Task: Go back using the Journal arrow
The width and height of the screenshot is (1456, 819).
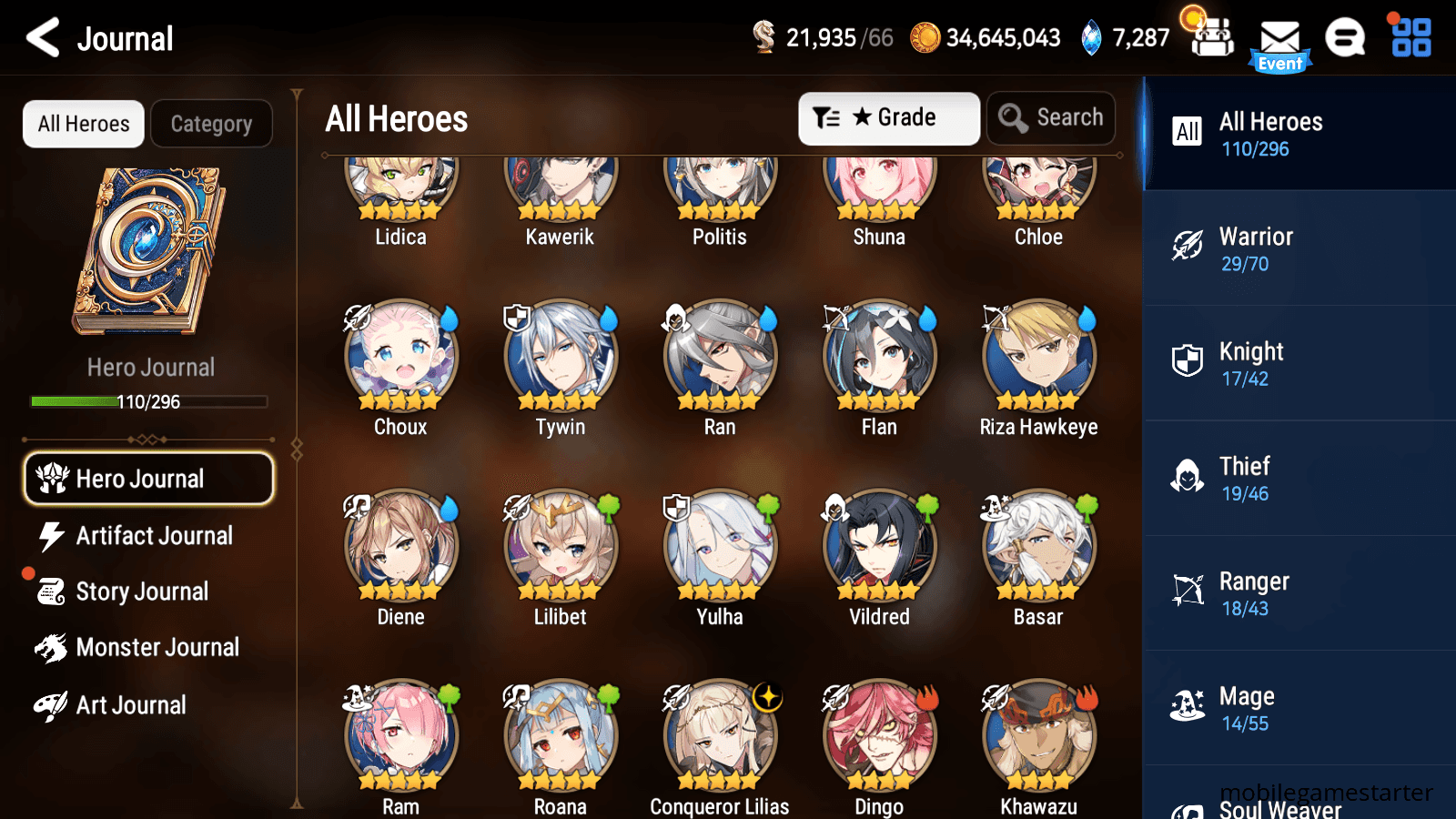Action: (x=40, y=38)
